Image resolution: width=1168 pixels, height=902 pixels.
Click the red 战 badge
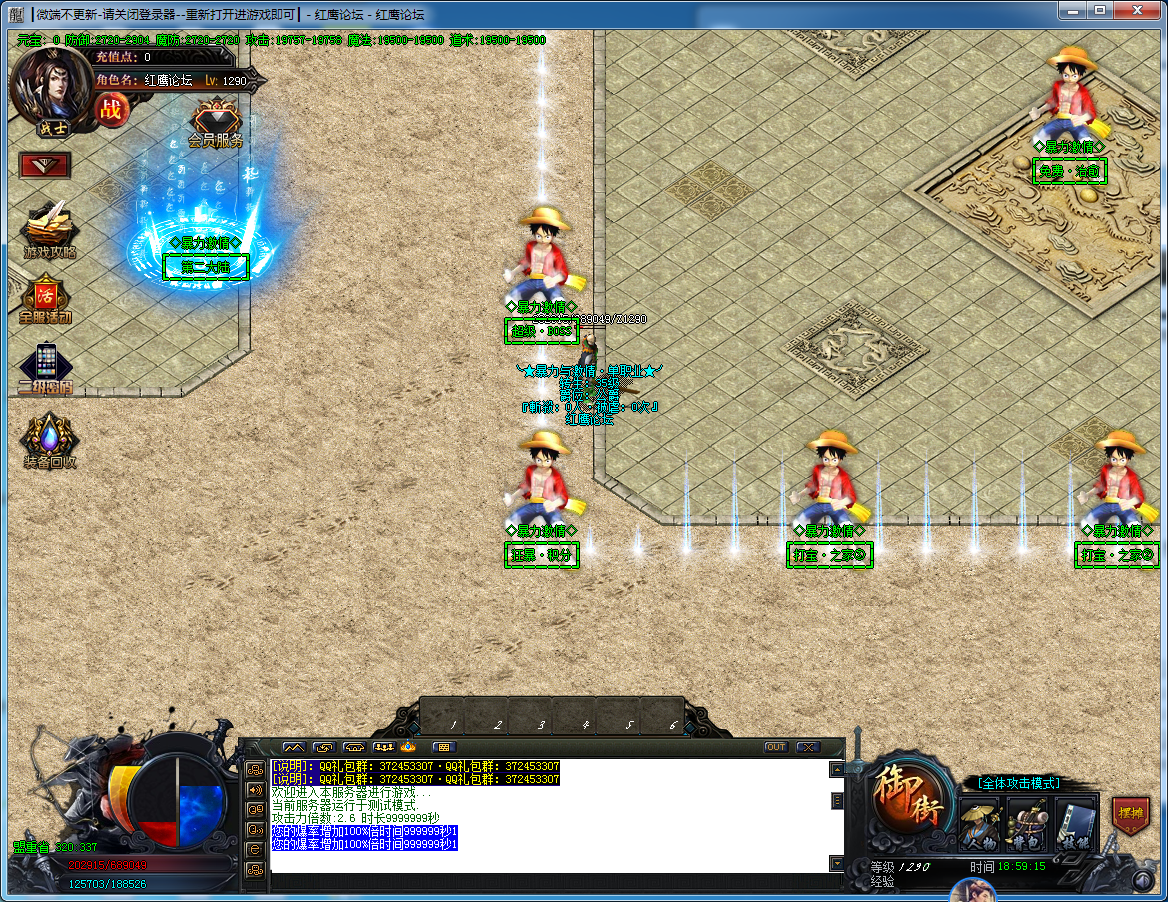[110, 109]
